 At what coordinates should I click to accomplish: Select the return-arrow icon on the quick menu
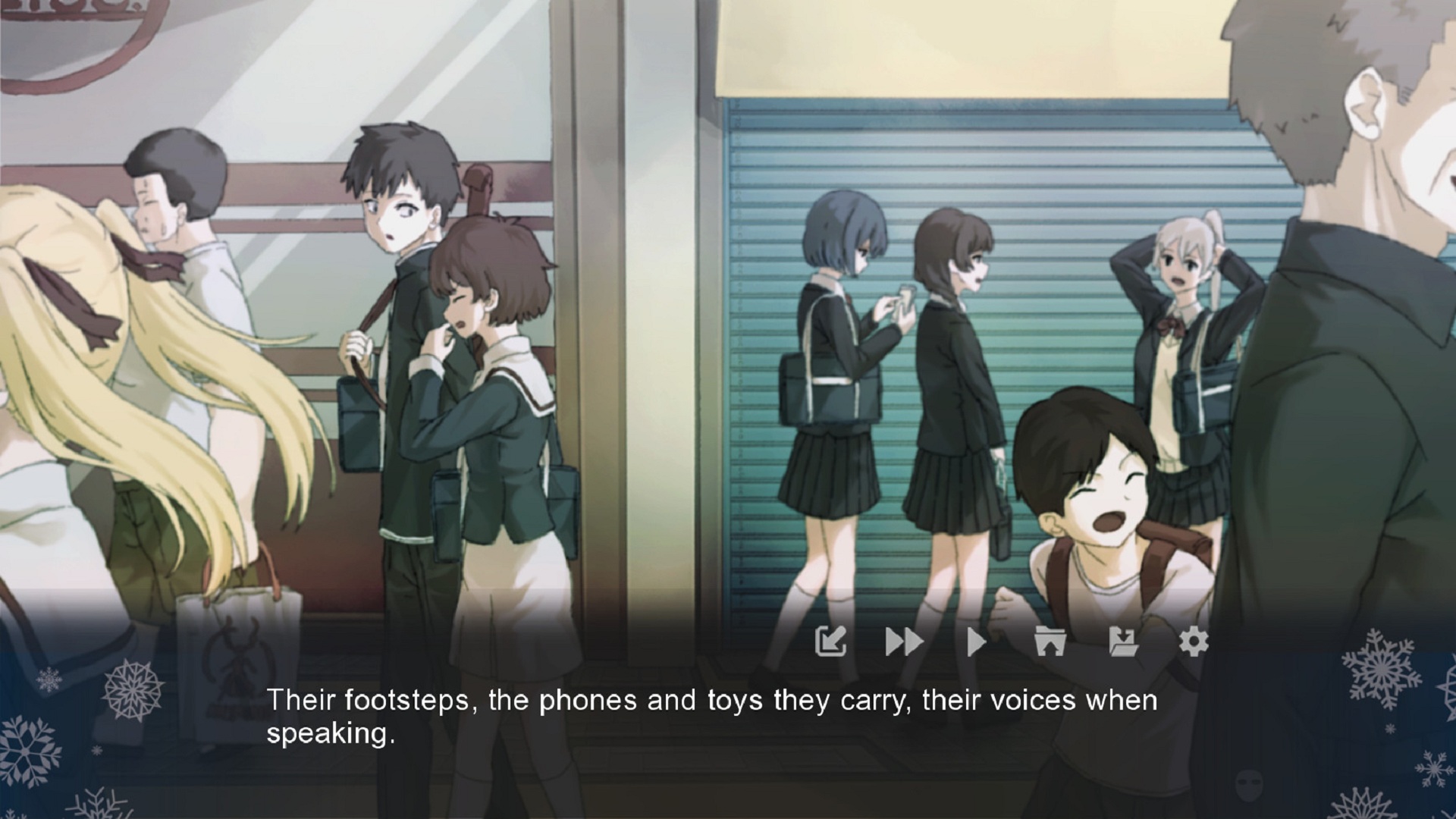[x=832, y=641]
